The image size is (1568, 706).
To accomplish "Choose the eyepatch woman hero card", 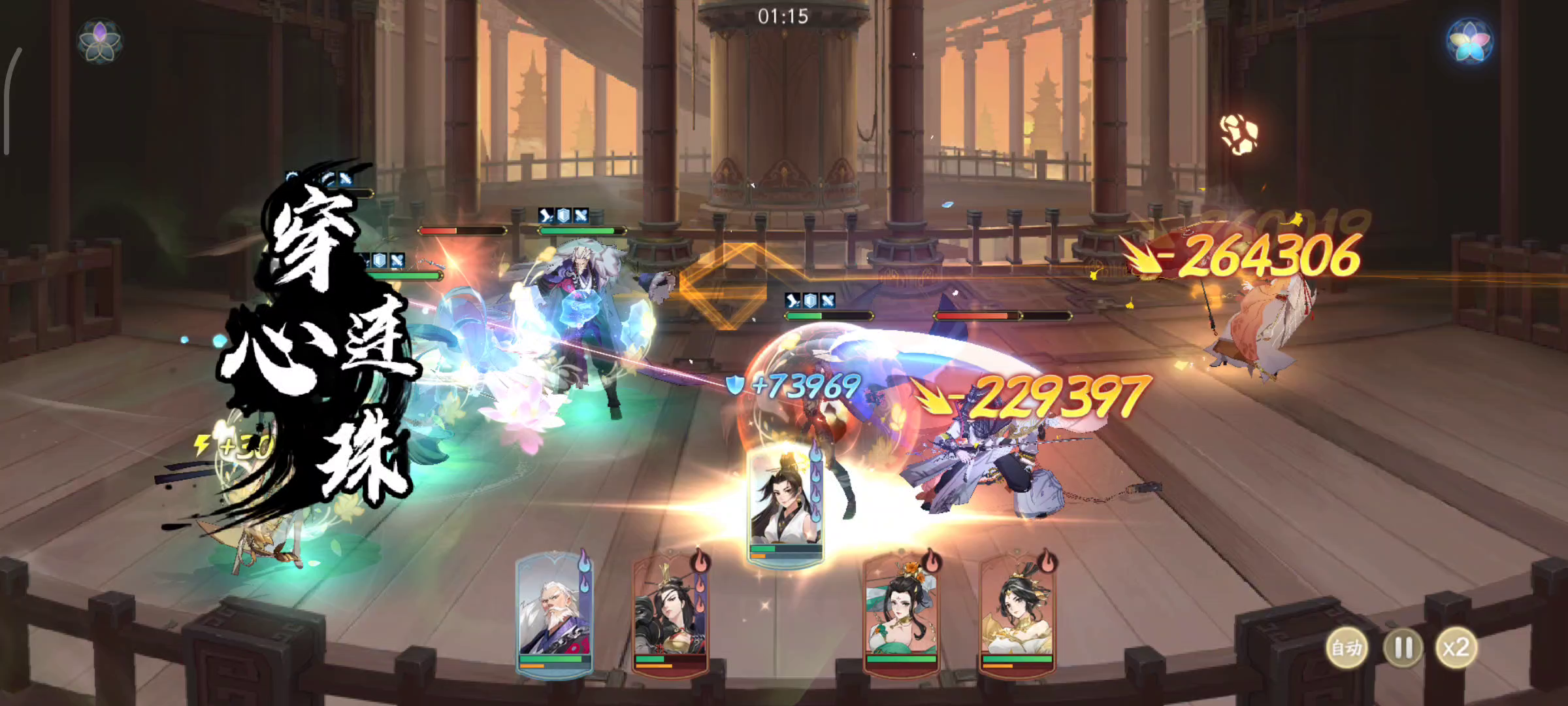I will (x=670, y=614).
